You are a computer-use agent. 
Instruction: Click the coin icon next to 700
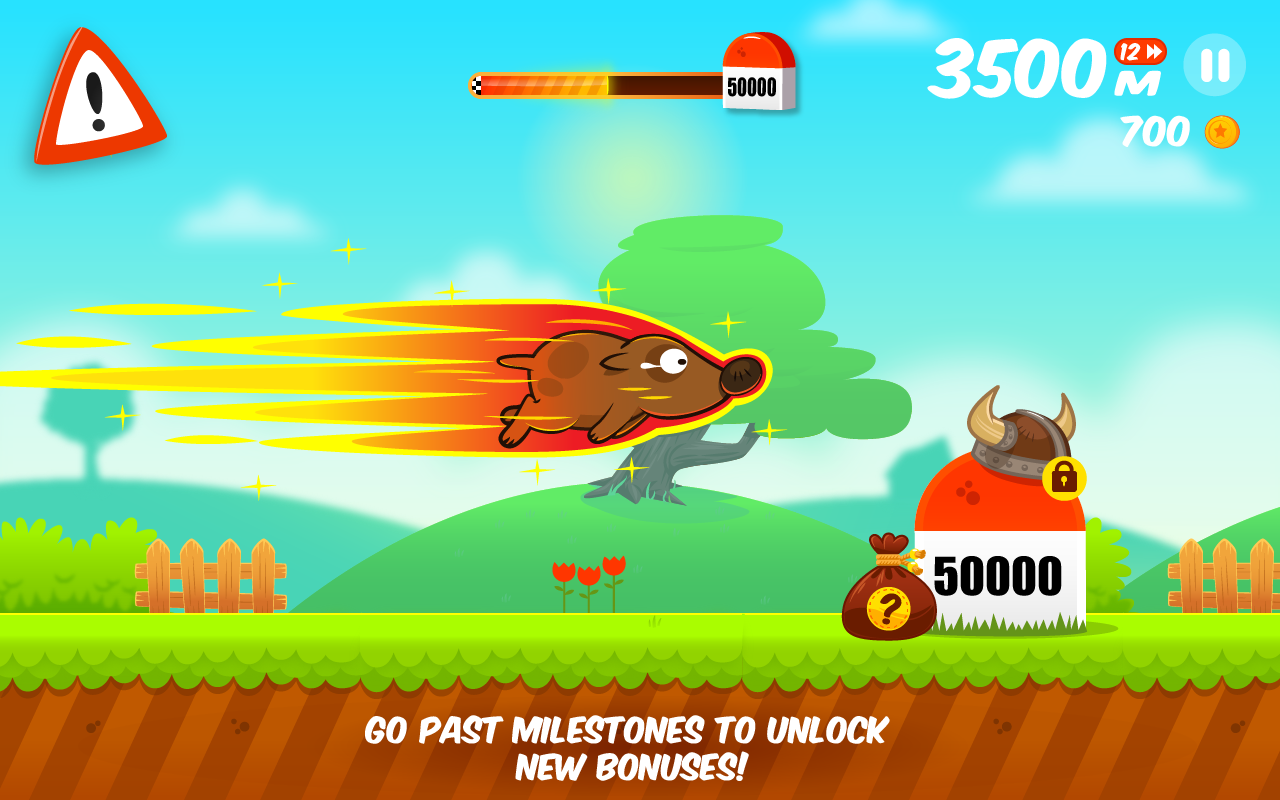click(x=1224, y=131)
